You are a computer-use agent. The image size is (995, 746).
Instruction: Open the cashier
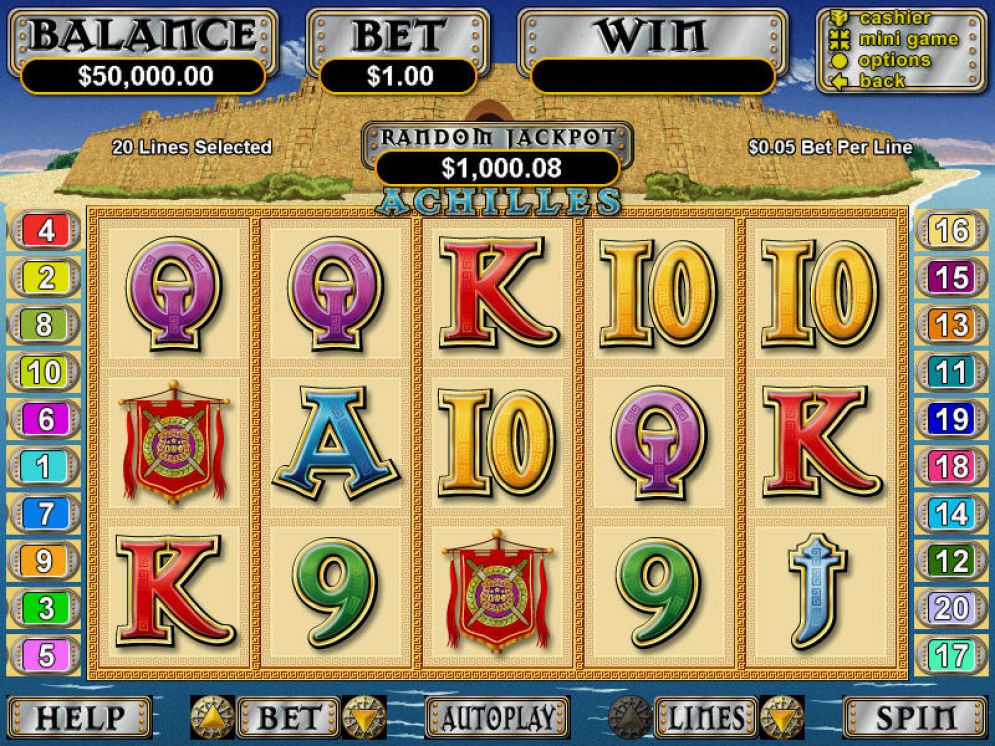point(894,18)
